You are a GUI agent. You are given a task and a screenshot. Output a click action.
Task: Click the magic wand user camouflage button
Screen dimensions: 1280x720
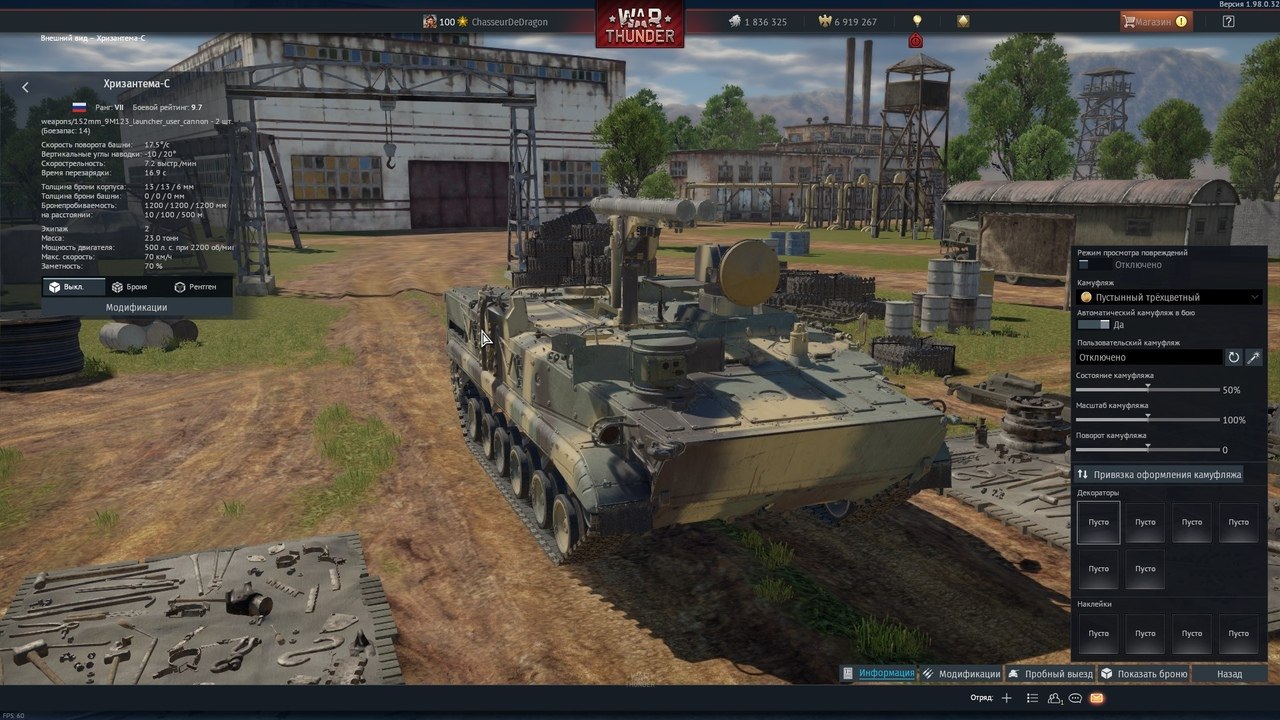[1254, 357]
